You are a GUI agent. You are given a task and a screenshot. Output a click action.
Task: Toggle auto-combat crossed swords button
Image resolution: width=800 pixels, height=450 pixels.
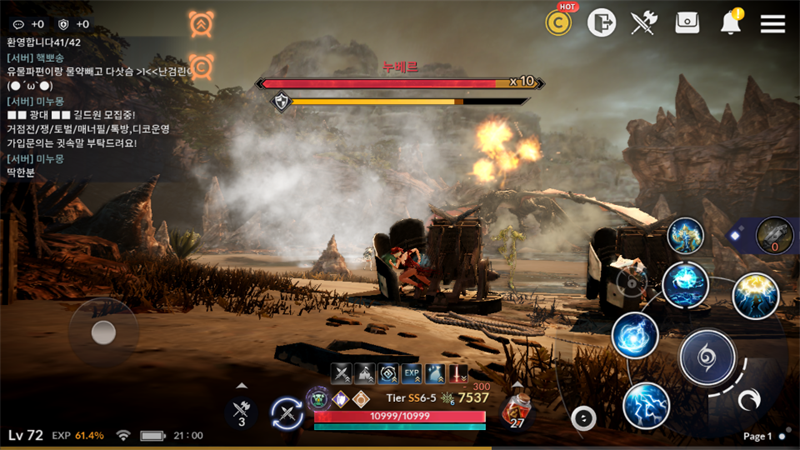coord(287,413)
